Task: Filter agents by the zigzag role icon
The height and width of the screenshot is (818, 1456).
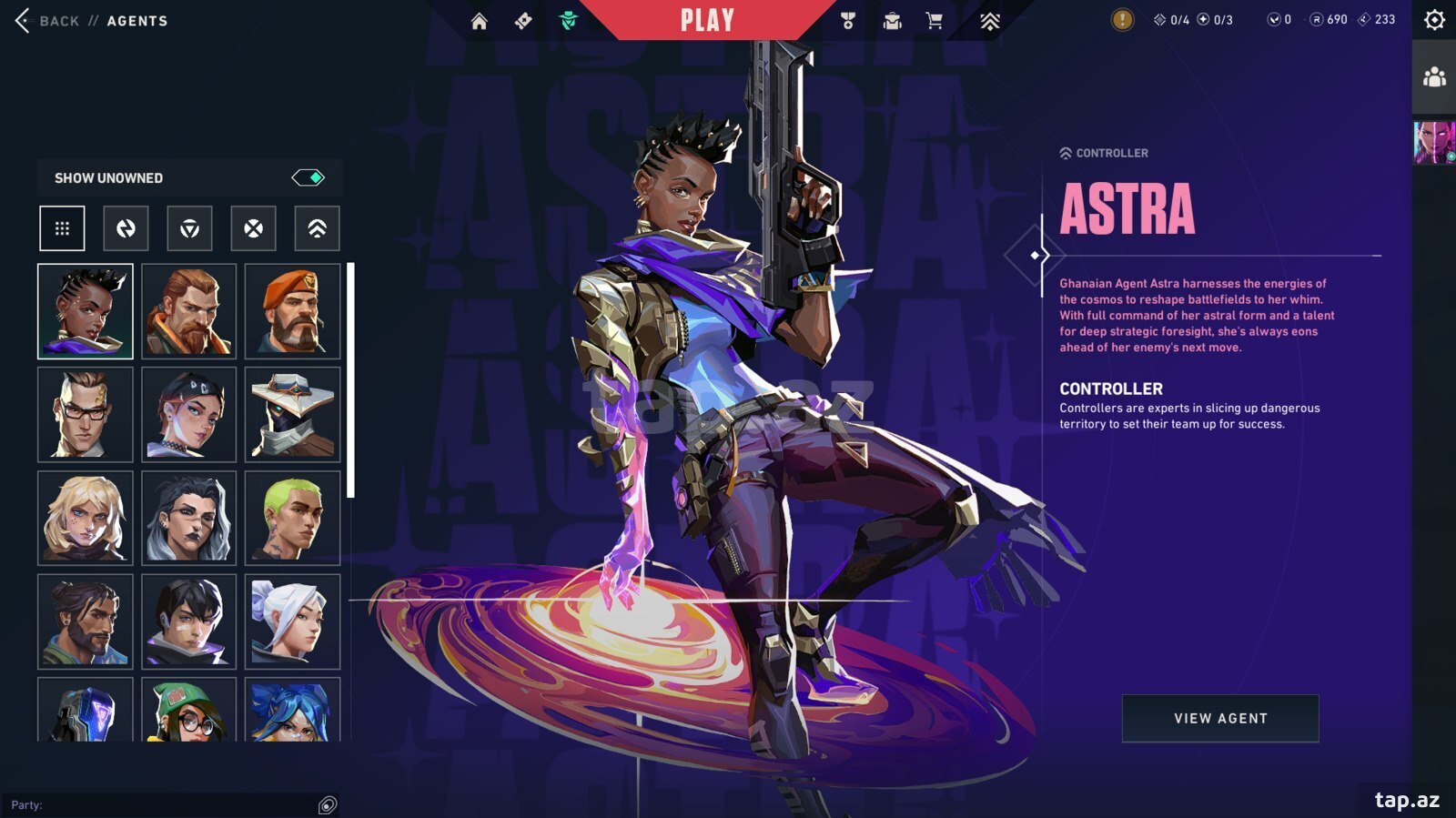Action: pos(126,228)
